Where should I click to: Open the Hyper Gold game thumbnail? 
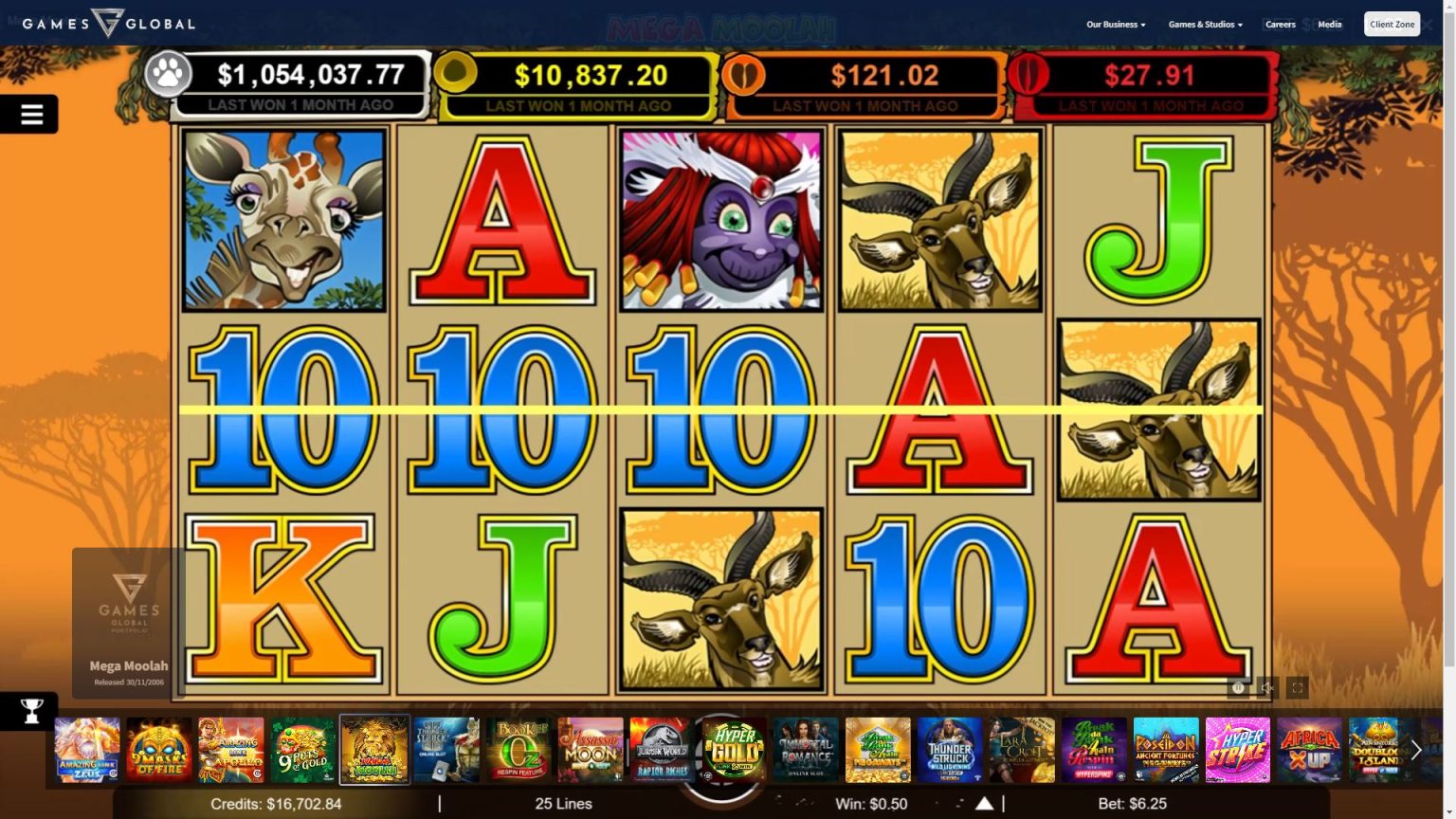(734, 750)
